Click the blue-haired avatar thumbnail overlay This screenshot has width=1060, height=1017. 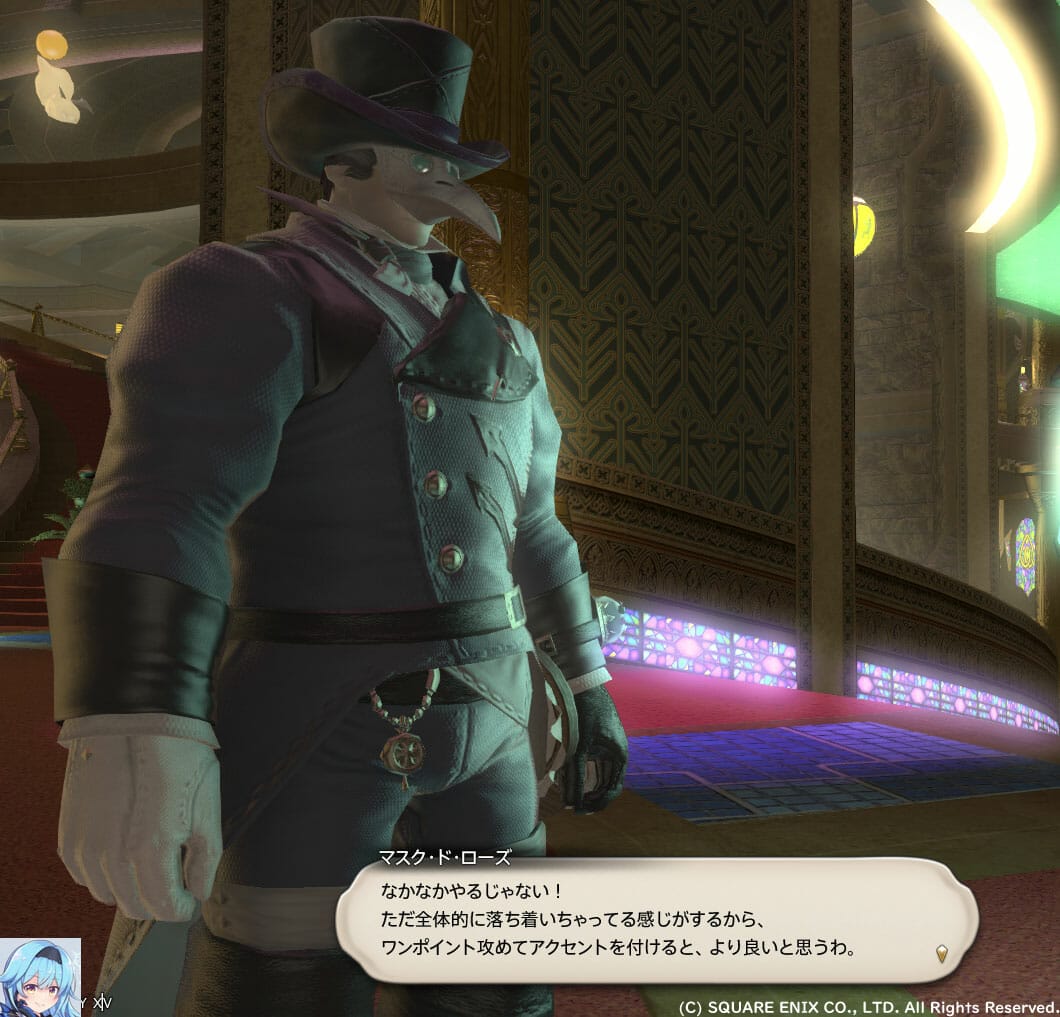pyautogui.click(x=40, y=976)
